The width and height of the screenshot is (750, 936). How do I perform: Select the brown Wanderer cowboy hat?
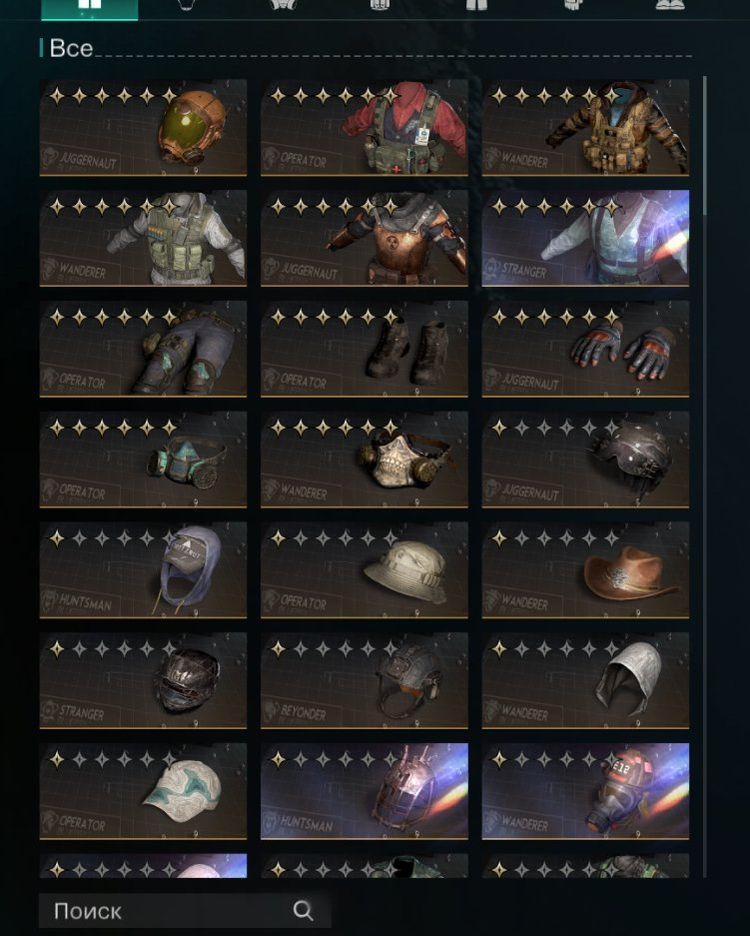[x=585, y=569]
